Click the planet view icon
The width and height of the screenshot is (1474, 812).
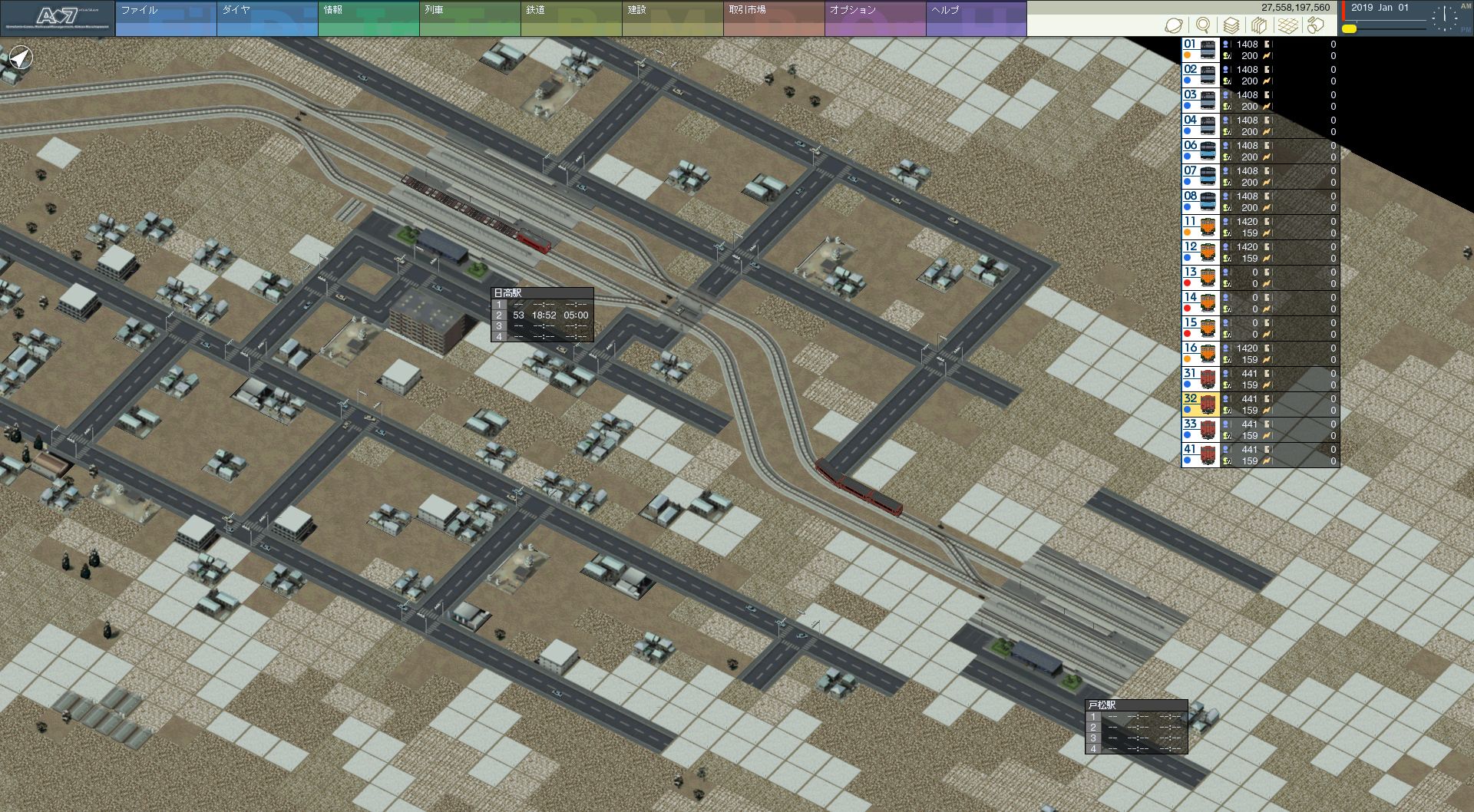click(1173, 25)
